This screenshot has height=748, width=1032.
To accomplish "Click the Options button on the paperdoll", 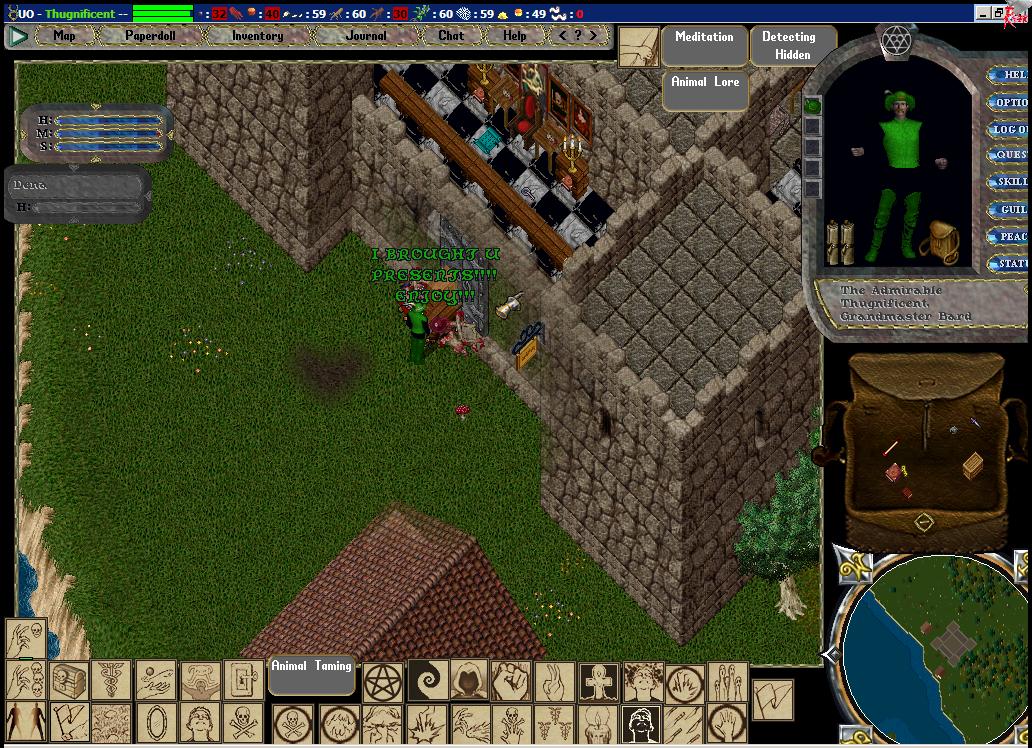I will (1008, 102).
